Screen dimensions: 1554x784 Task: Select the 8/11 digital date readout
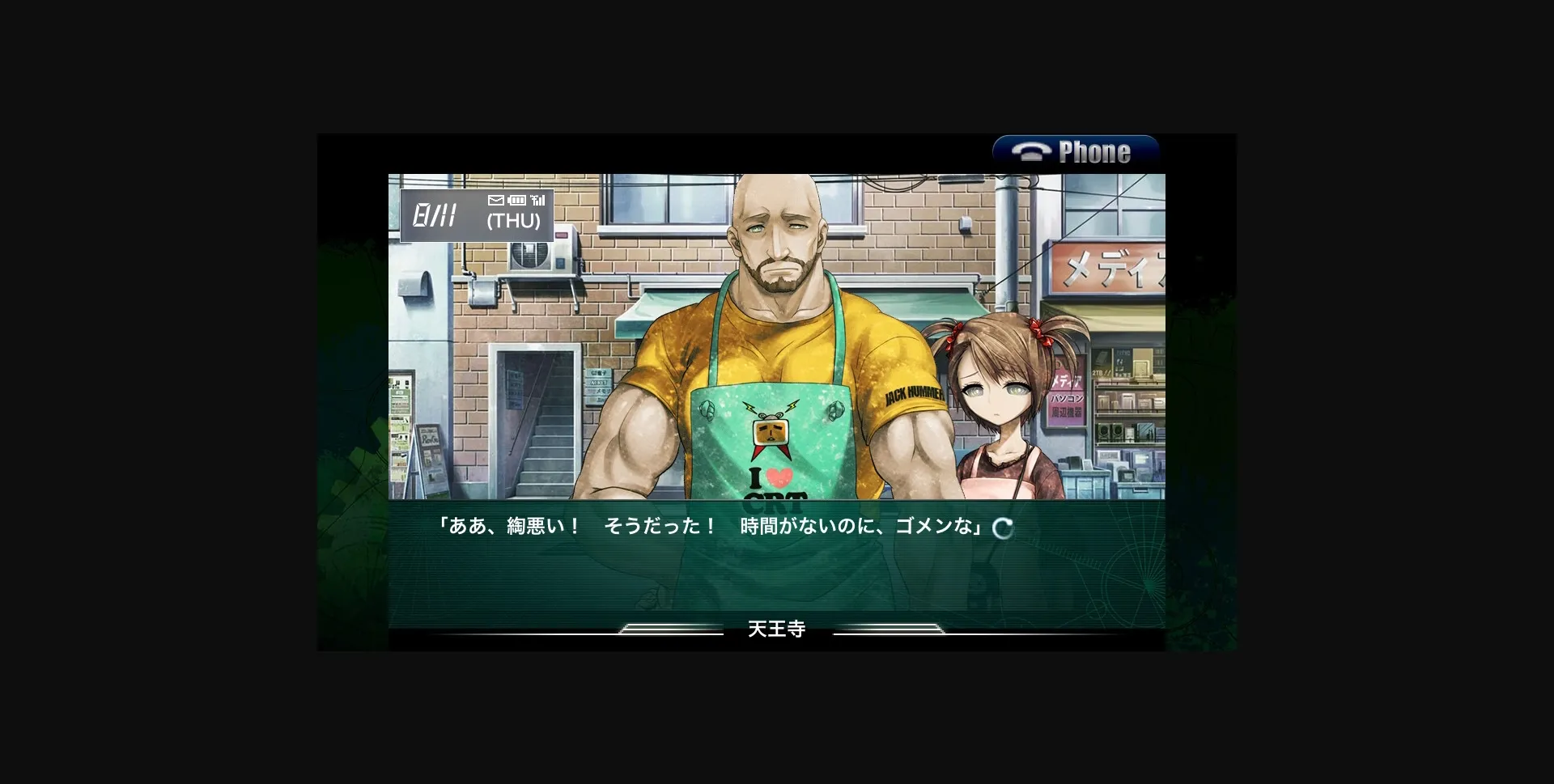tap(435, 215)
